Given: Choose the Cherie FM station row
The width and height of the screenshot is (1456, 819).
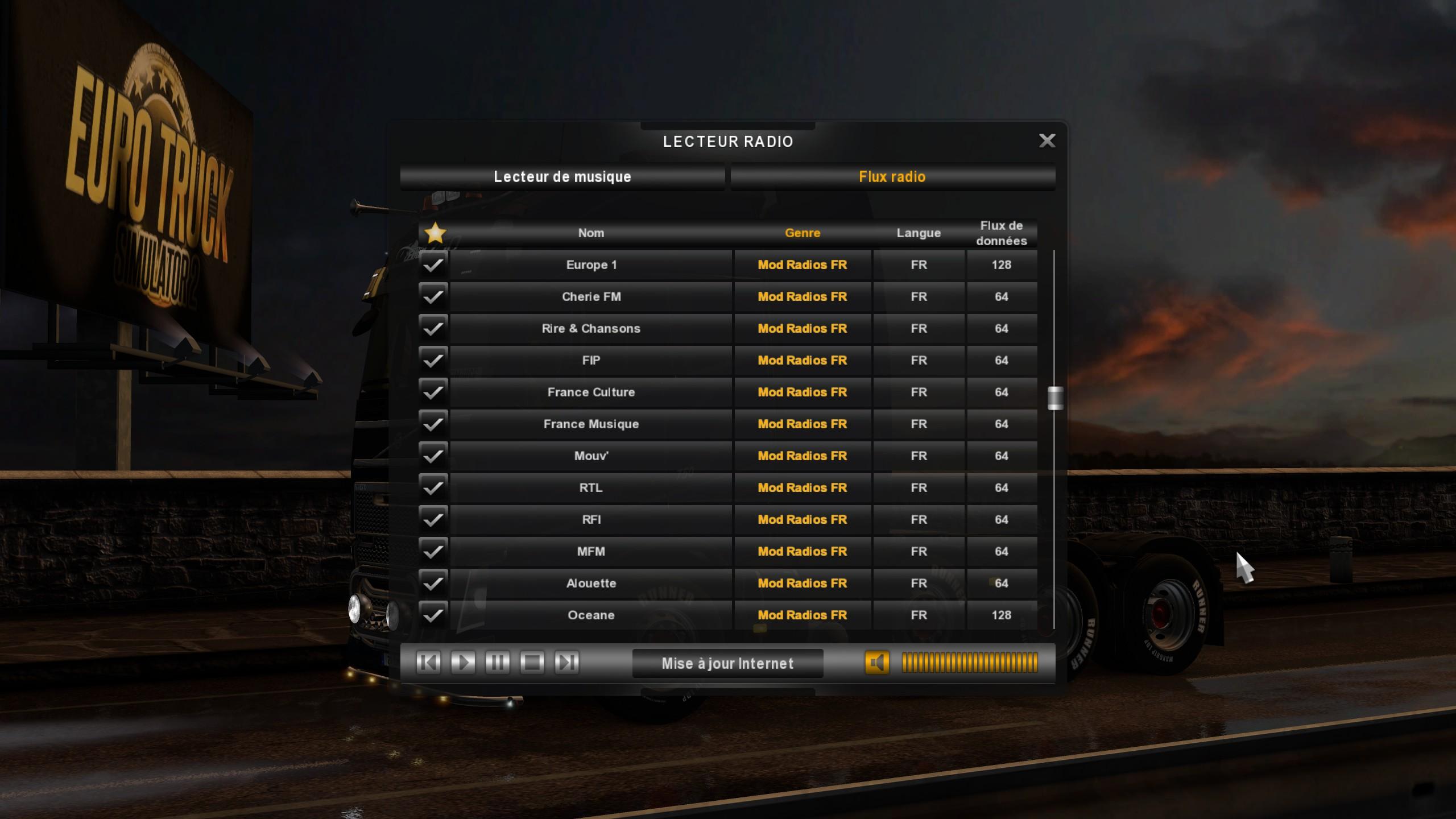Looking at the screenshot, I should point(591,297).
